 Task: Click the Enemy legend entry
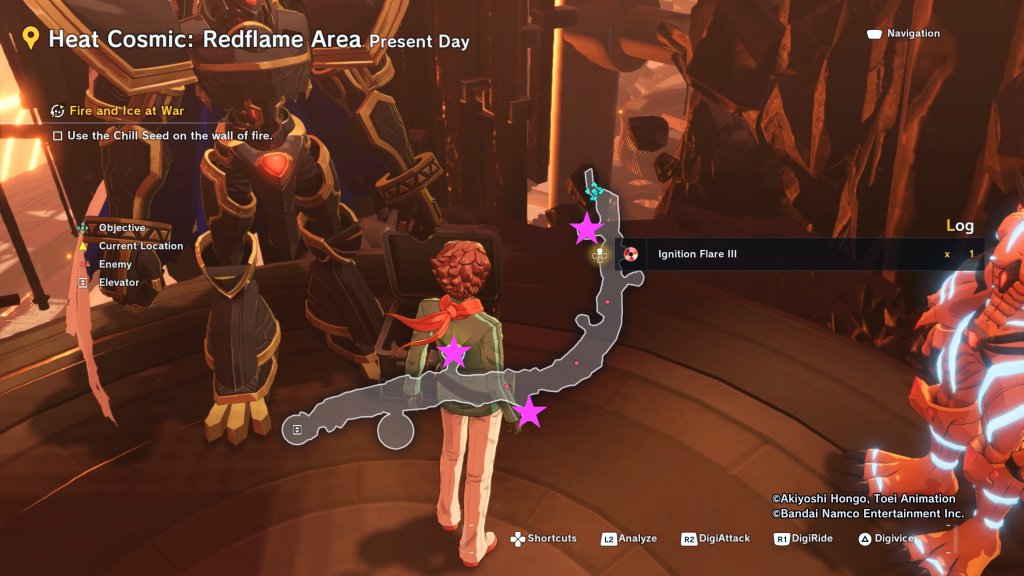[115, 265]
